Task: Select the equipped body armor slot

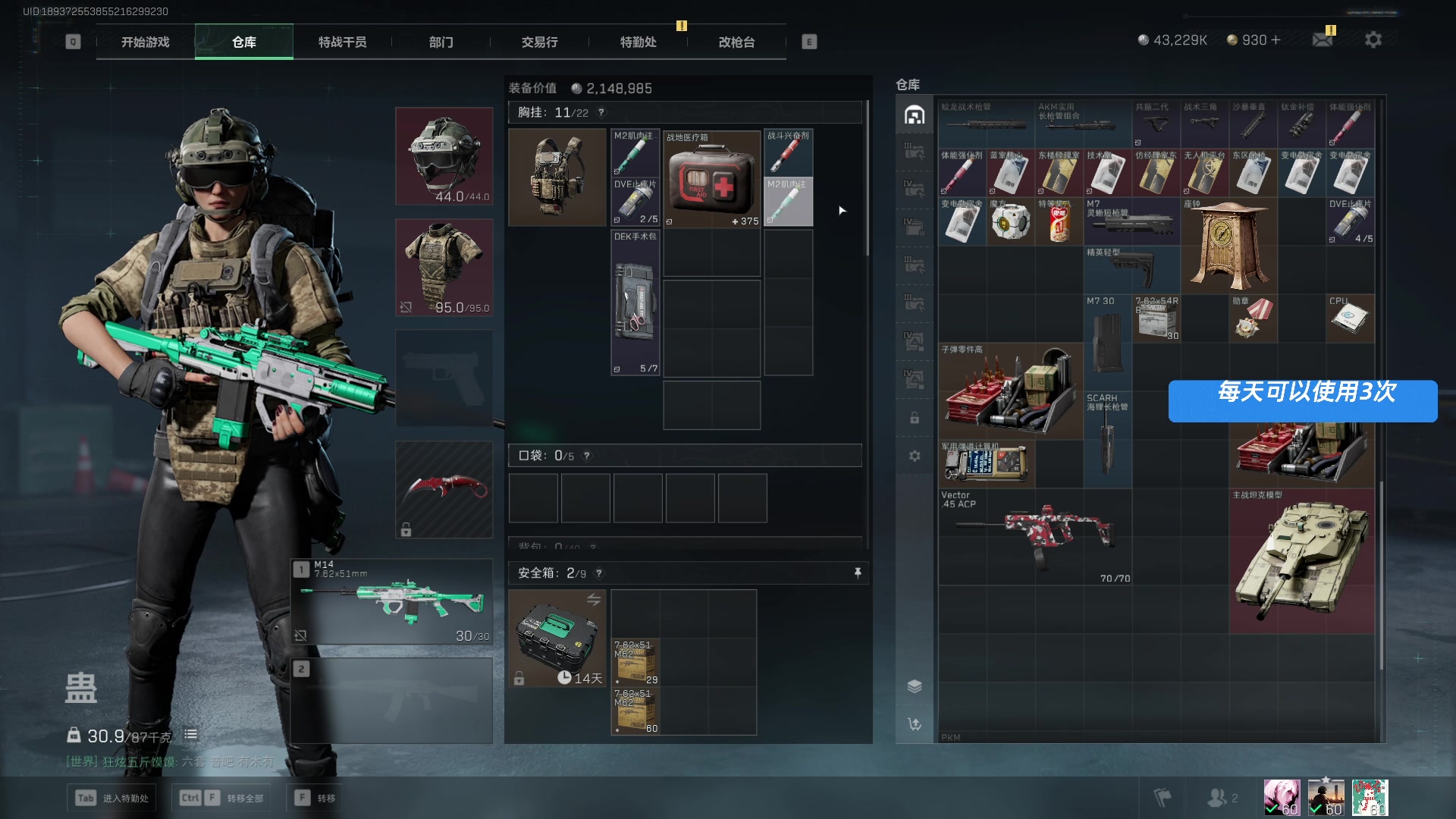Action: [x=444, y=268]
